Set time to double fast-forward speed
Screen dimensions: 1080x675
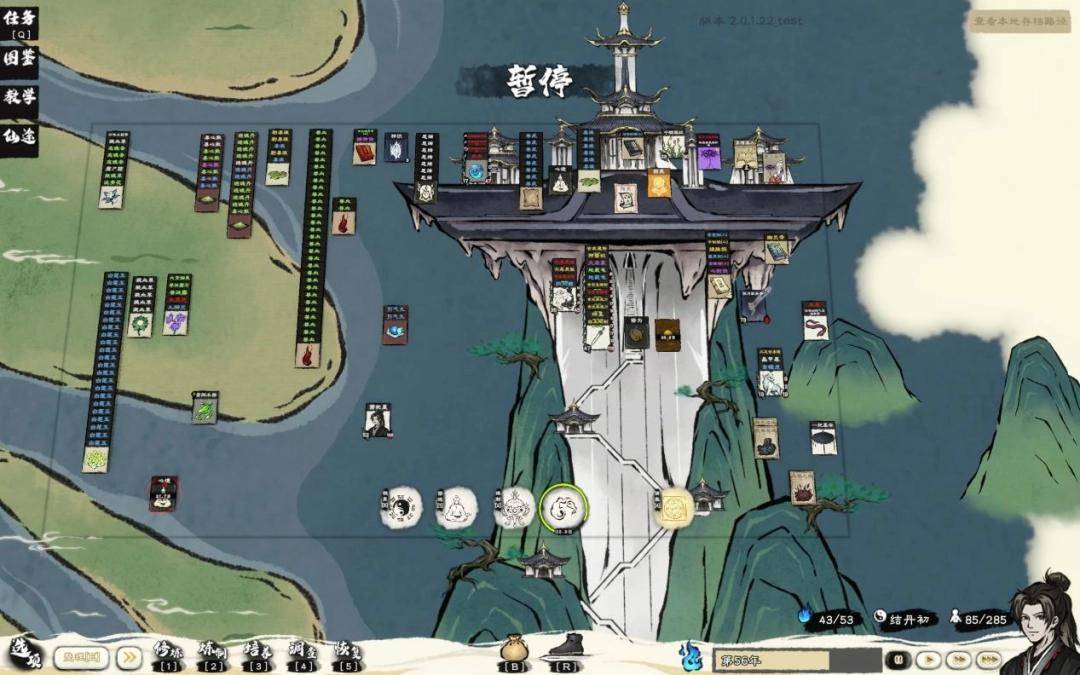coord(959,660)
